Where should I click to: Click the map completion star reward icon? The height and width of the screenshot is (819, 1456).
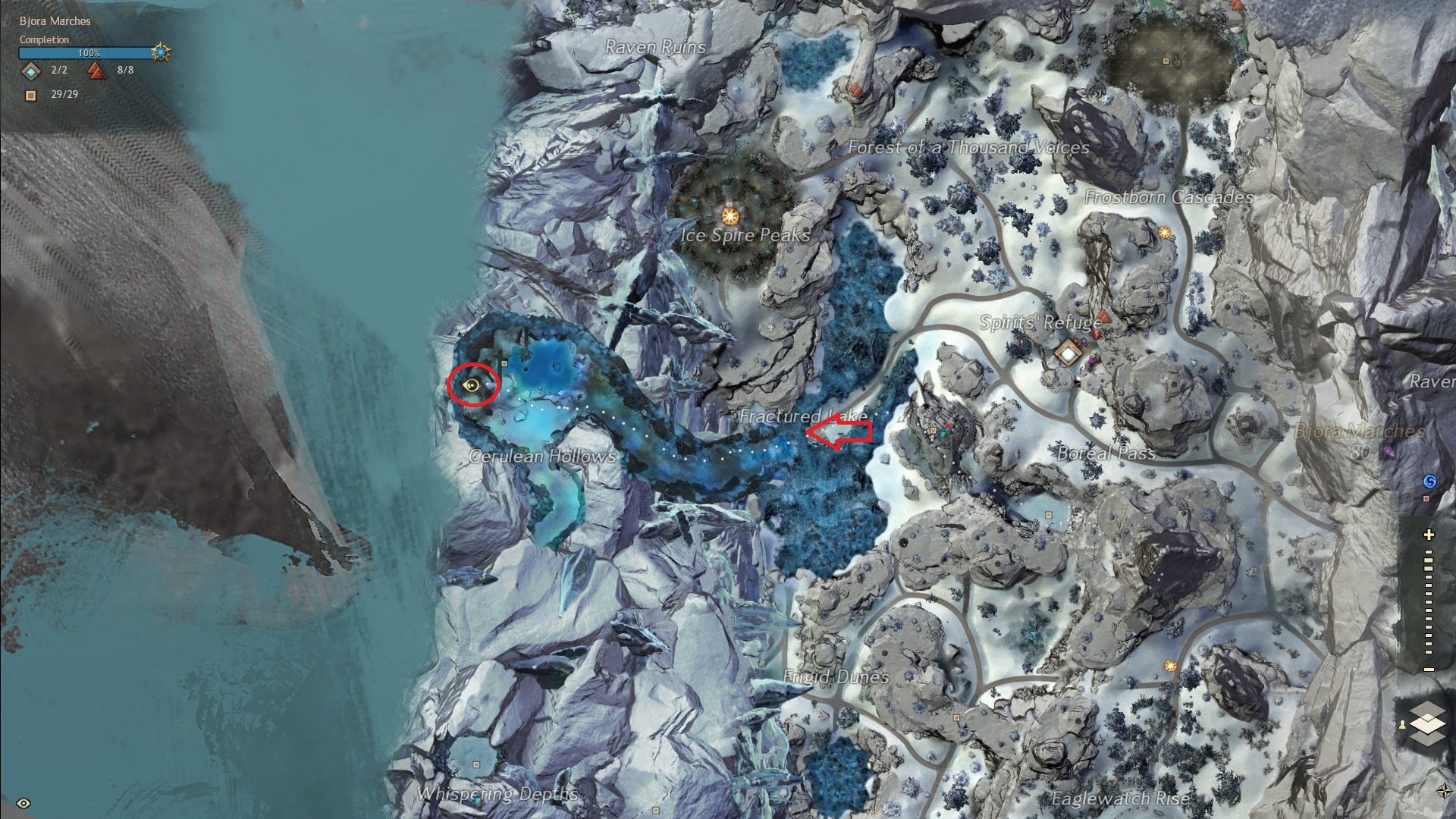tap(161, 52)
